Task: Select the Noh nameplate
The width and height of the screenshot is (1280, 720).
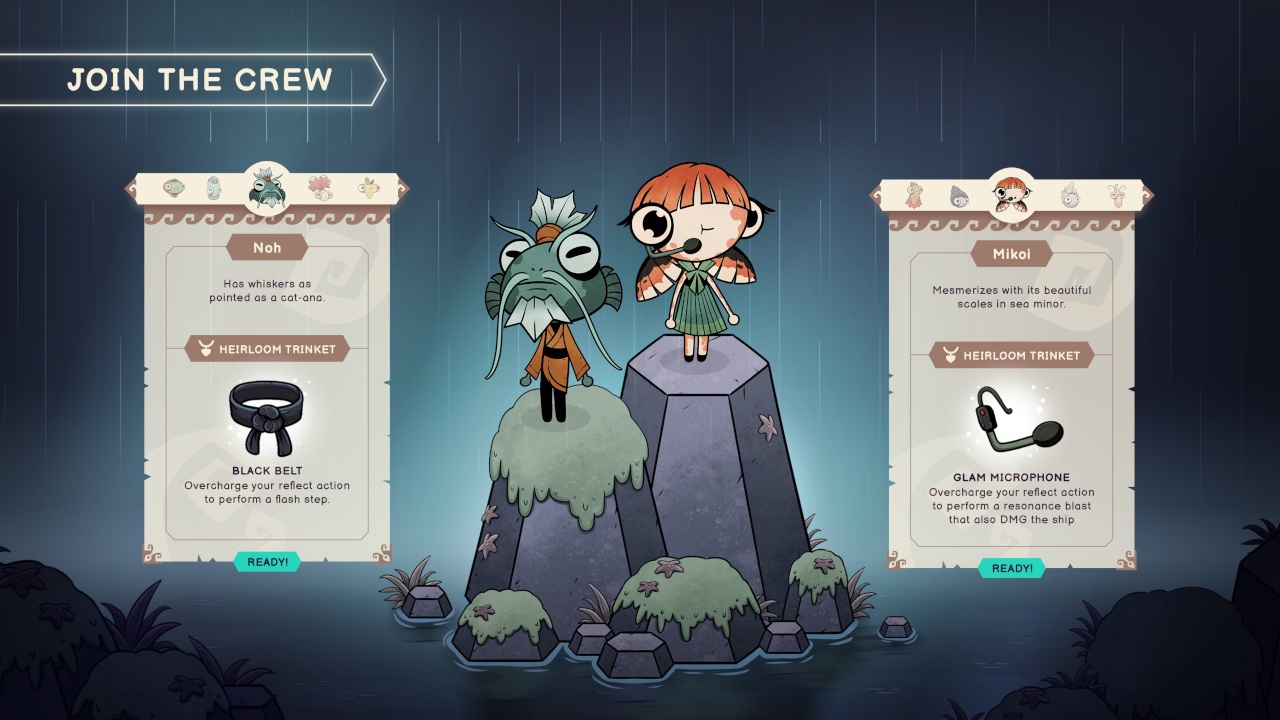Action: click(x=266, y=248)
